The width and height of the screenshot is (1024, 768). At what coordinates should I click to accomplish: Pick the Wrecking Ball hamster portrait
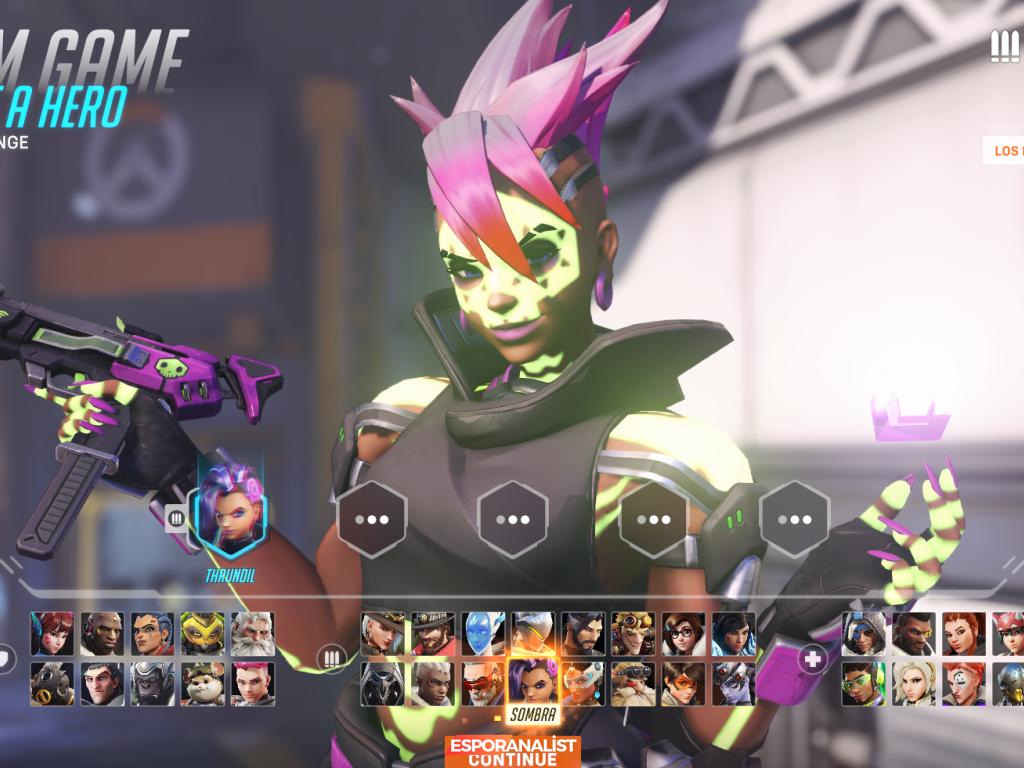point(202,683)
